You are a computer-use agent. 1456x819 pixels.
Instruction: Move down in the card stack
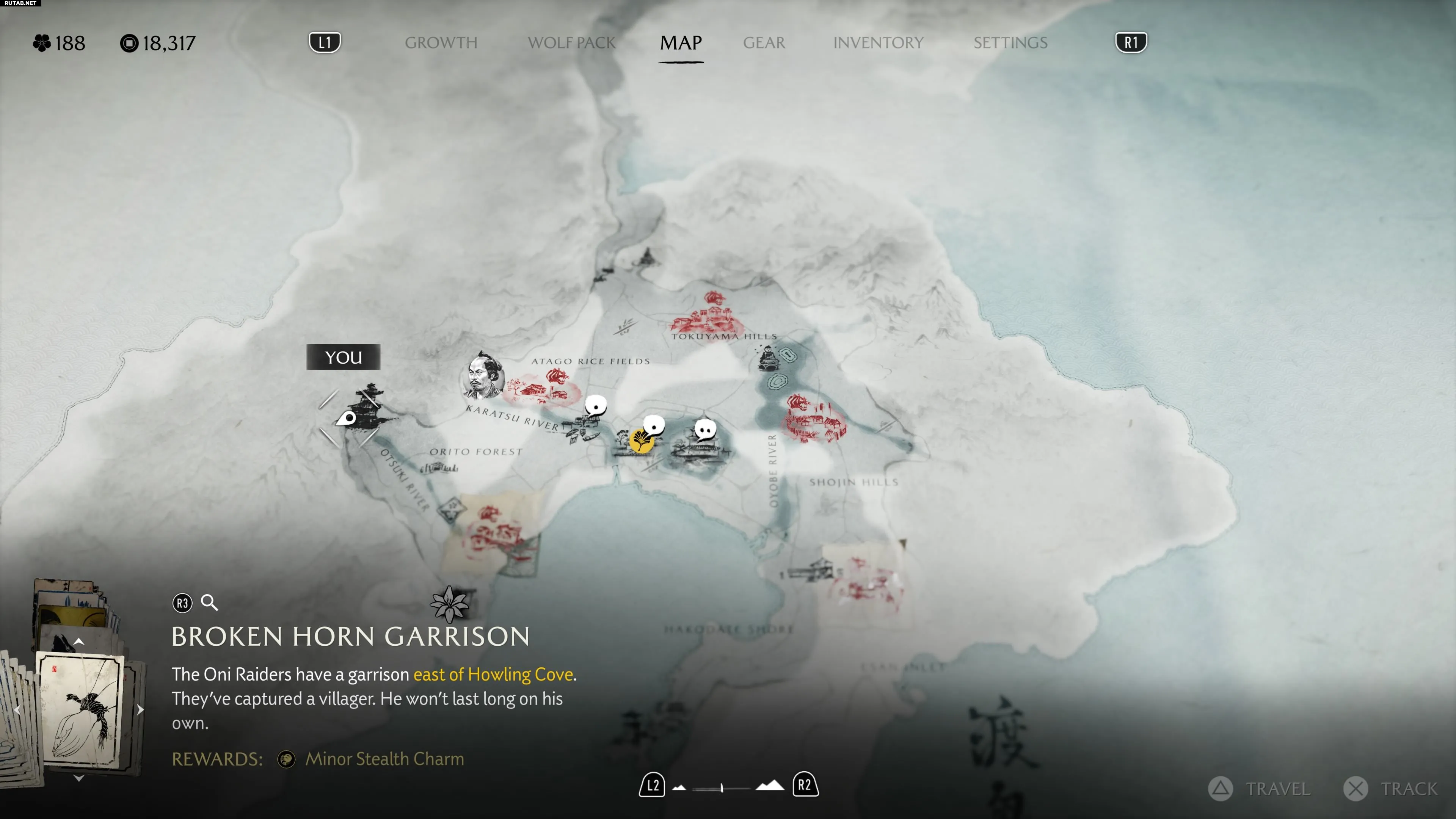coord(78,778)
